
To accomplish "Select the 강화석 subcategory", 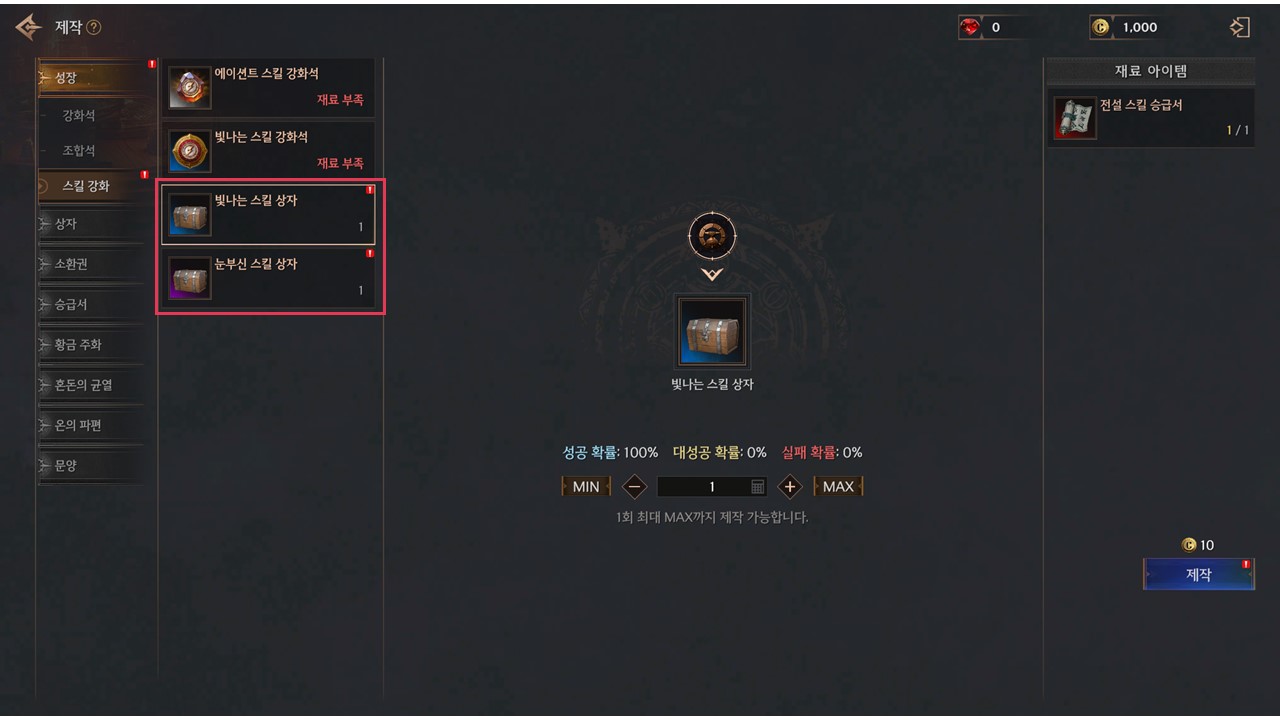I will pos(80,115).
